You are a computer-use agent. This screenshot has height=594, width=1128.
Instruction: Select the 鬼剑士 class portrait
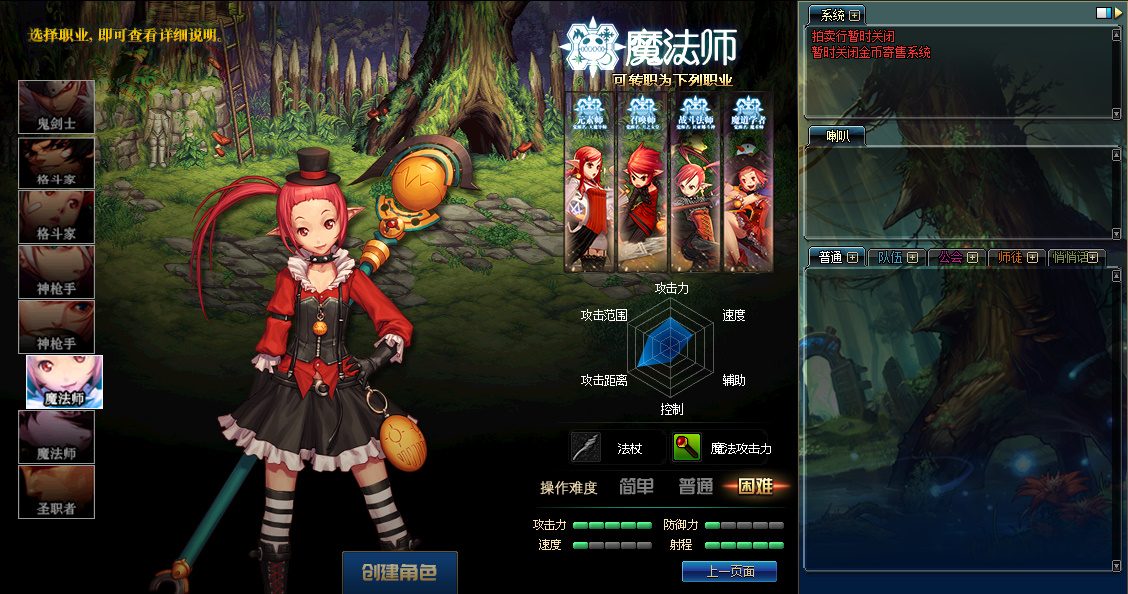57,107
